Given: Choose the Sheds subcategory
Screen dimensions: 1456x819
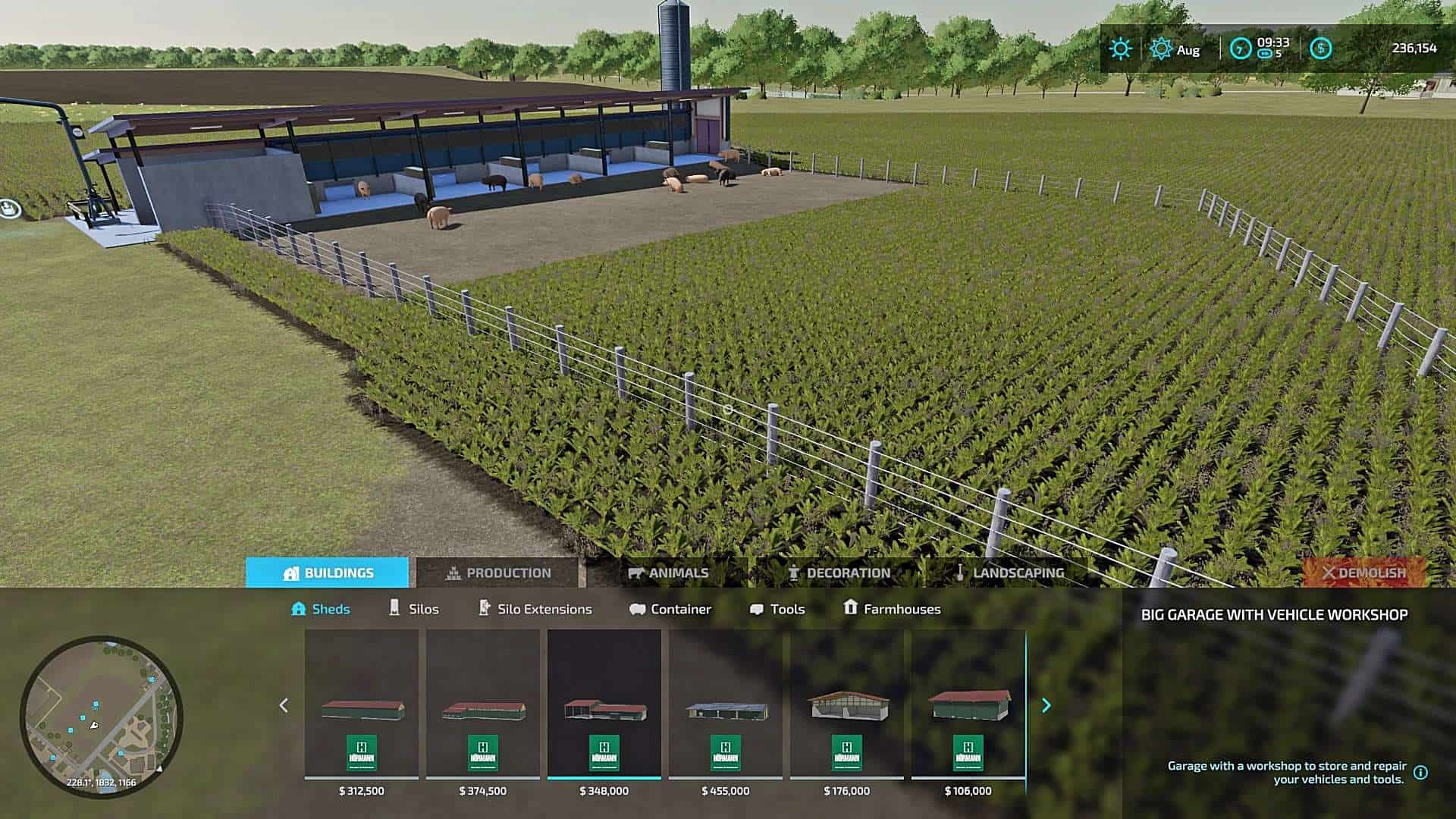Looking at the screenshot, I should pos(321,609).
